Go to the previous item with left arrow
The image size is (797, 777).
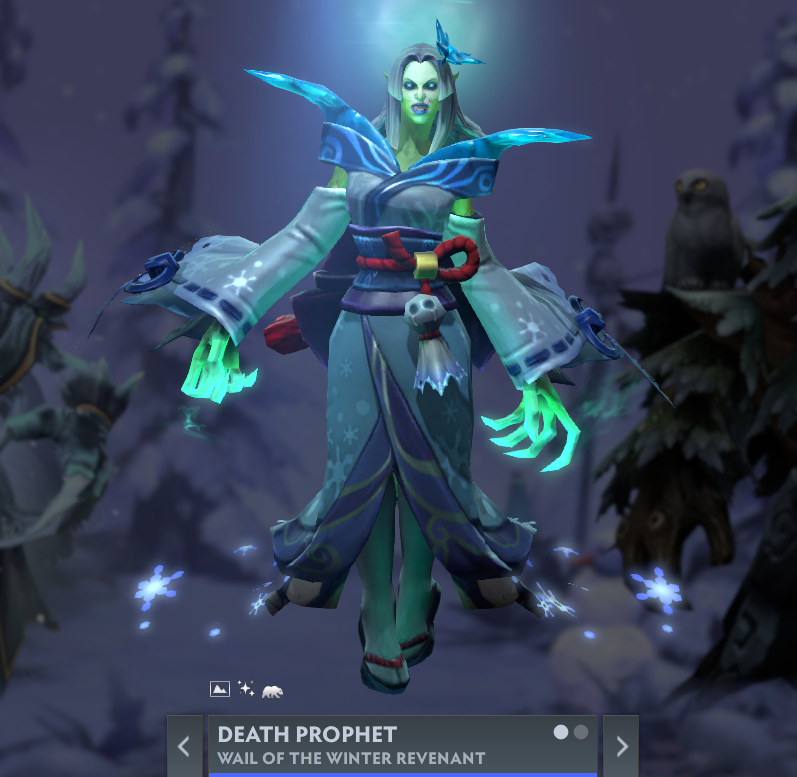pyautogui.click(x=183, y=745)
